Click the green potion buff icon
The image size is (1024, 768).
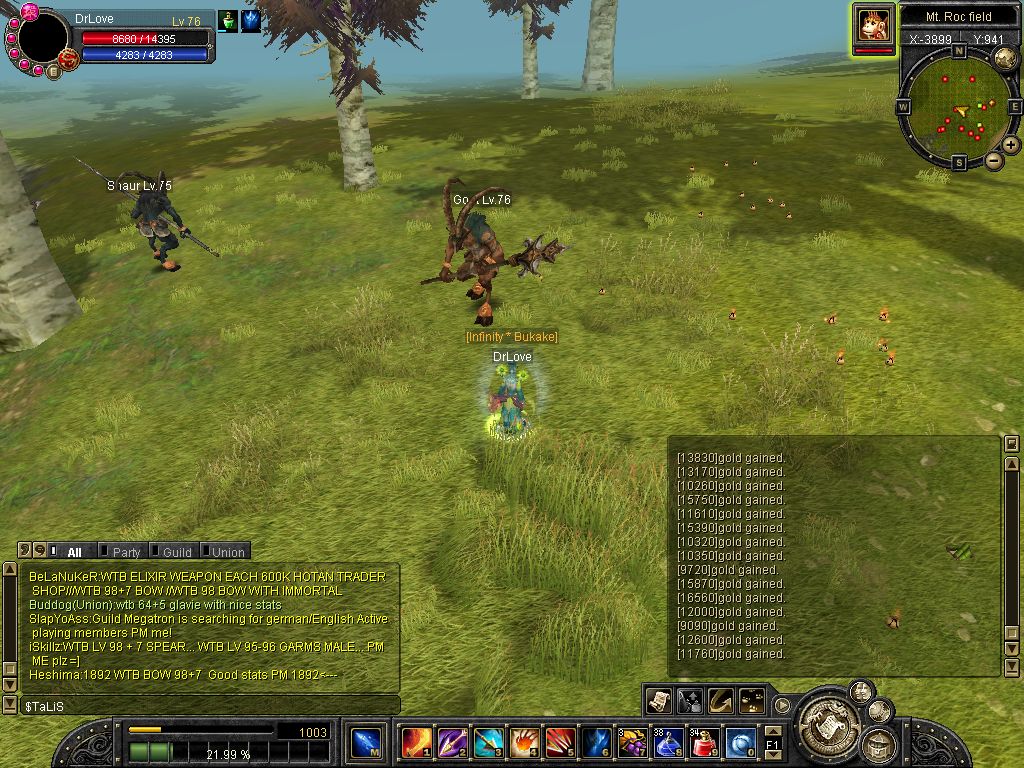tap(228, 20)
